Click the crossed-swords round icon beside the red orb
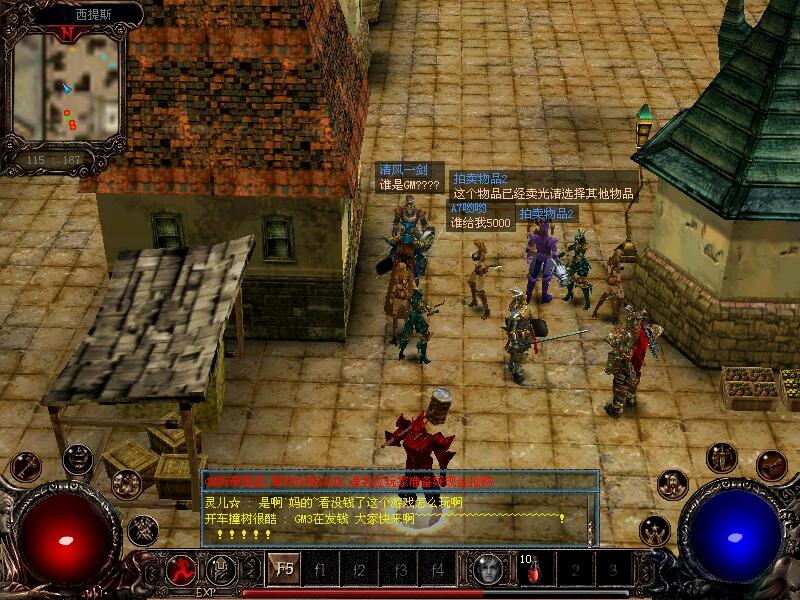This screenshot has width=800, height=600. click(143, 526)
